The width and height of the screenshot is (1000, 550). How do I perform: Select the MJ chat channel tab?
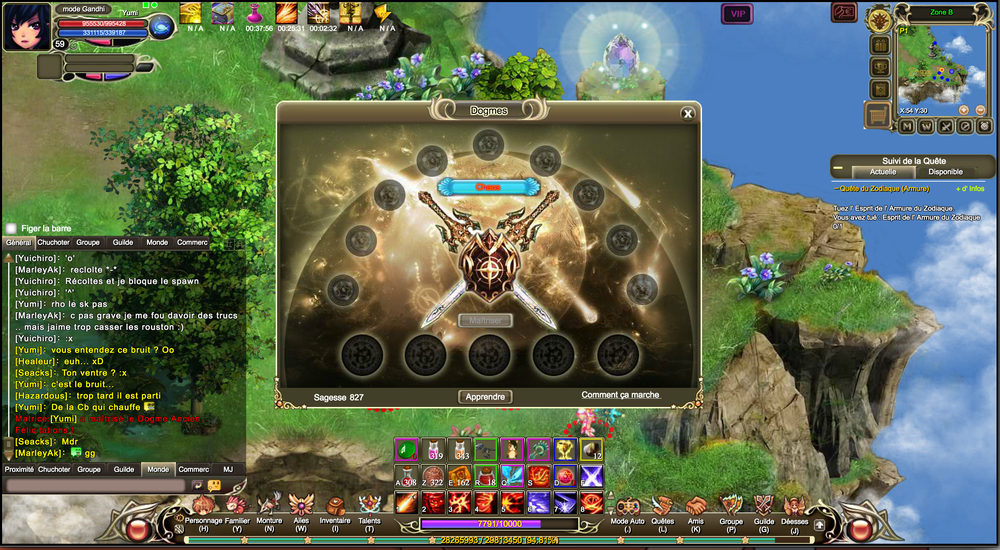tap(228, 469)
